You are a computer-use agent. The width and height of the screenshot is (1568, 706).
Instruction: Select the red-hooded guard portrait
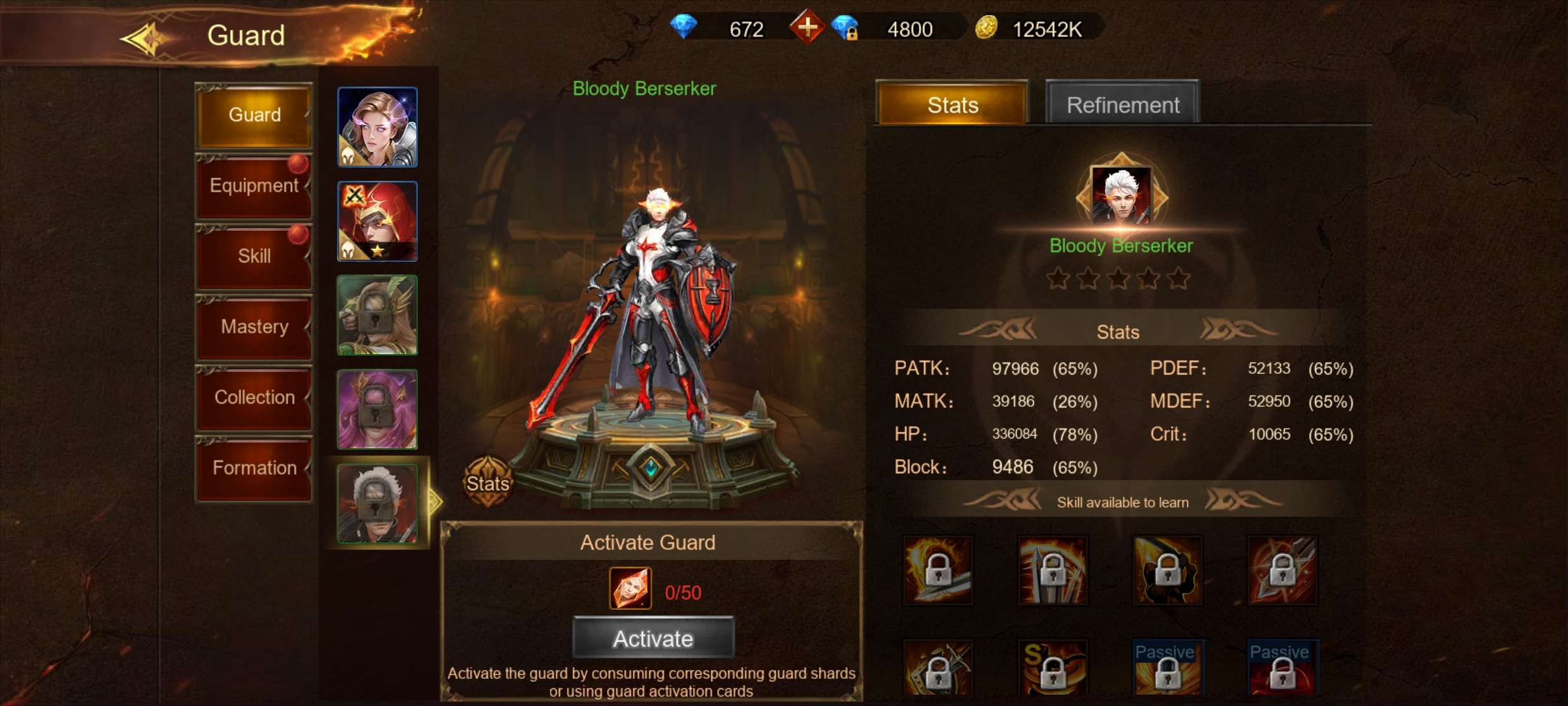(x=377, y=221)
